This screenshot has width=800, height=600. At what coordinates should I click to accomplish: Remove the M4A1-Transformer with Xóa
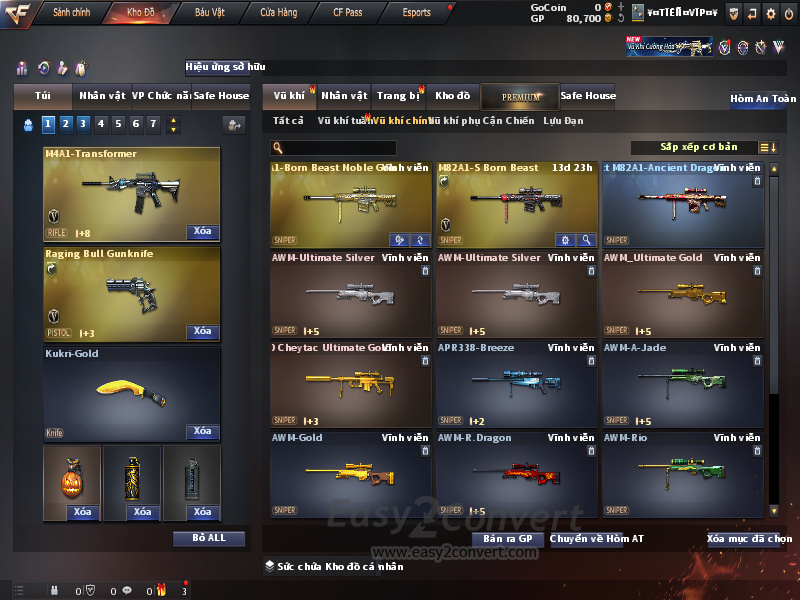tap(202, 232)
